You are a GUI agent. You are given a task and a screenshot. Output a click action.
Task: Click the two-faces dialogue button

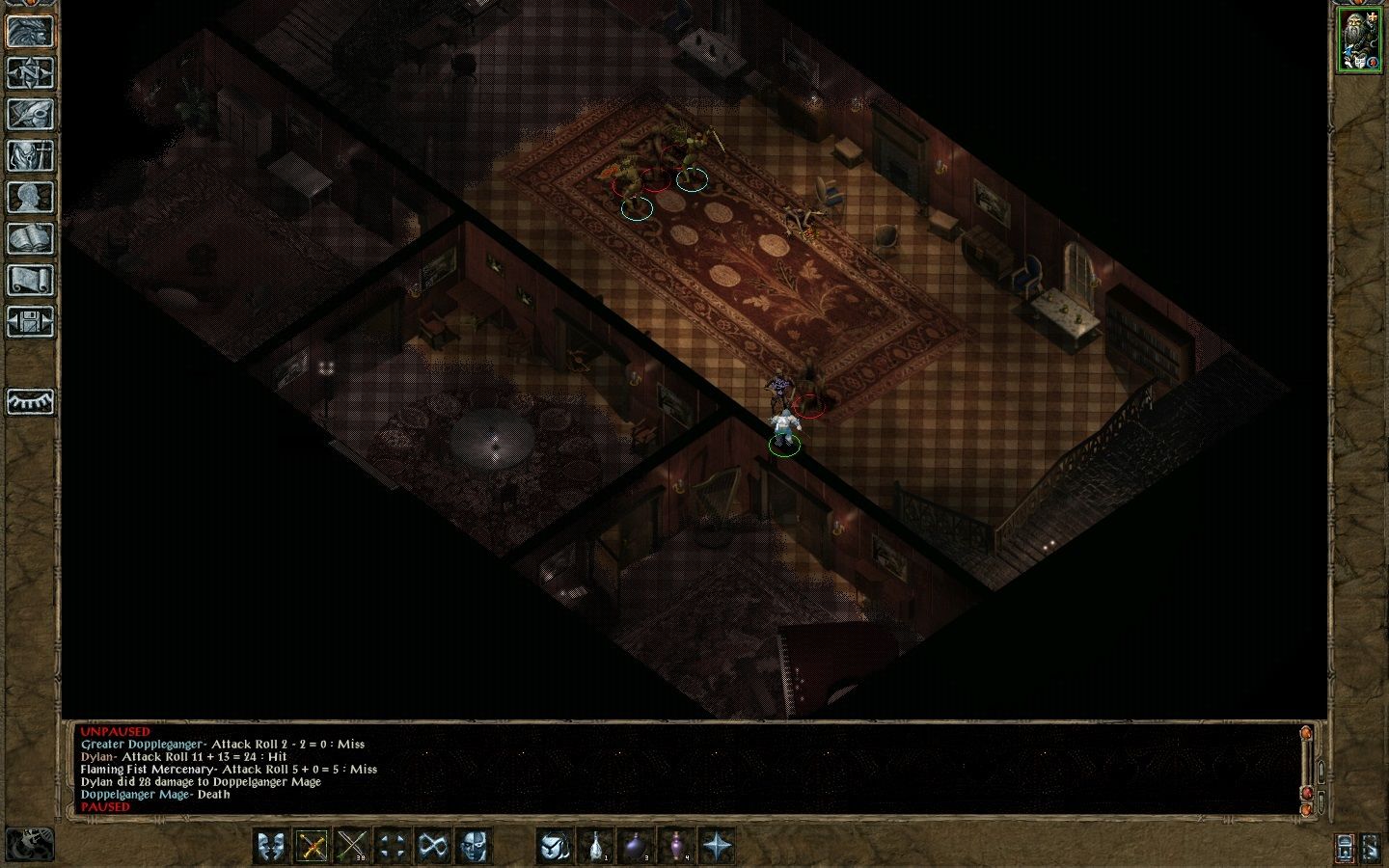pos(272,846)
